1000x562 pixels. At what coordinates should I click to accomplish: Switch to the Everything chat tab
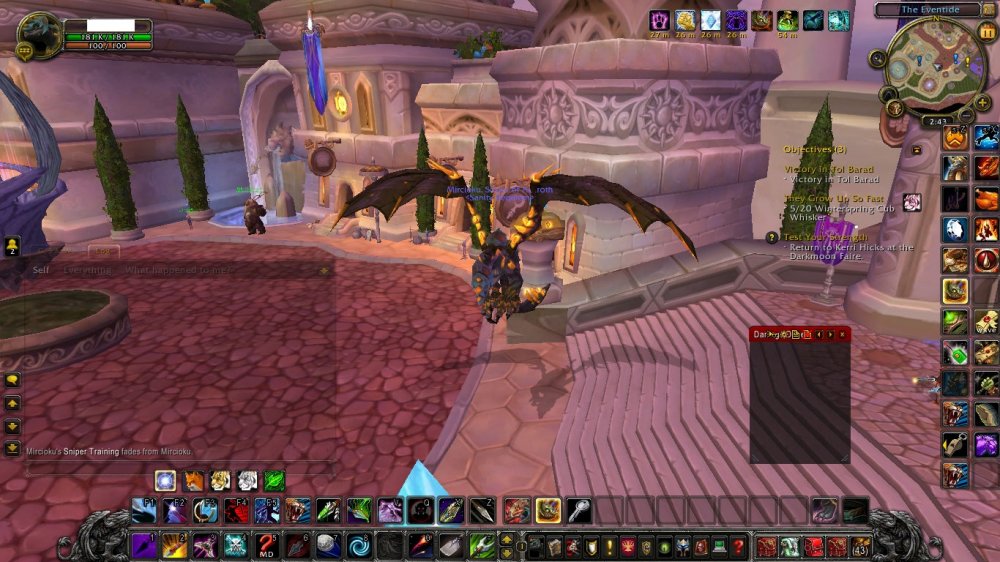(87, 270)
